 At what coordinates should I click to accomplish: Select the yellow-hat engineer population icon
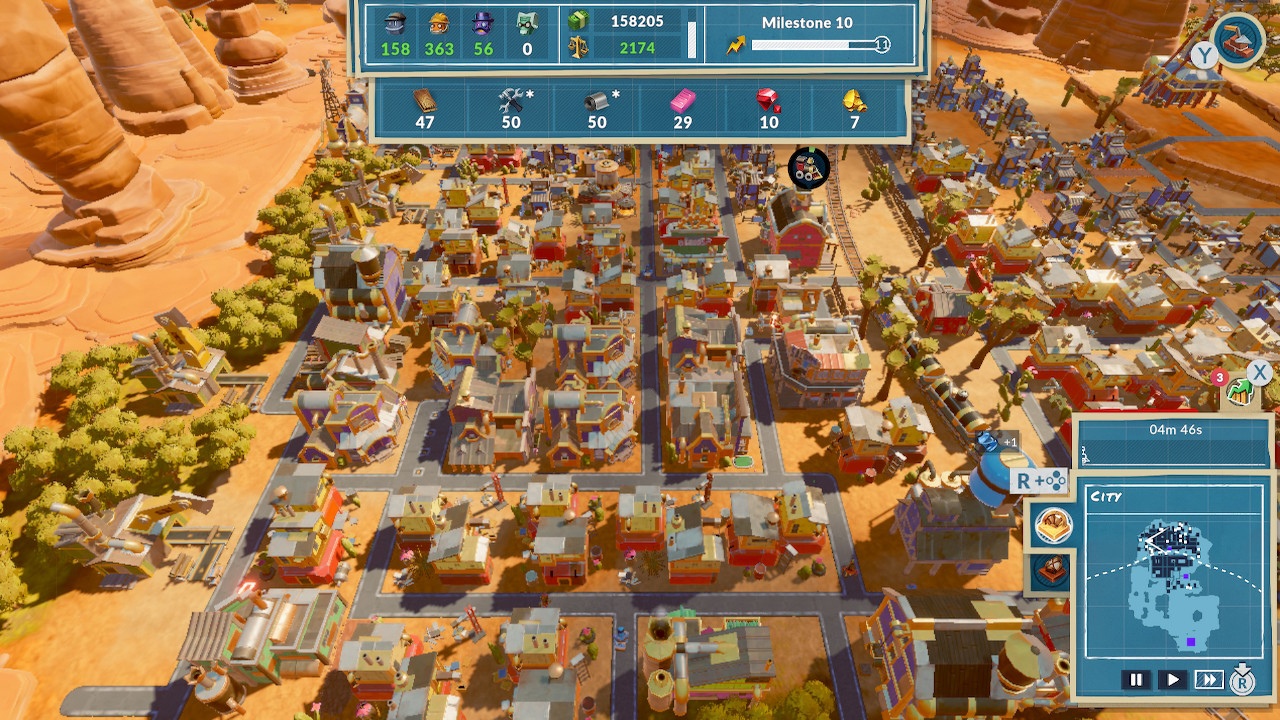(437, 22)
